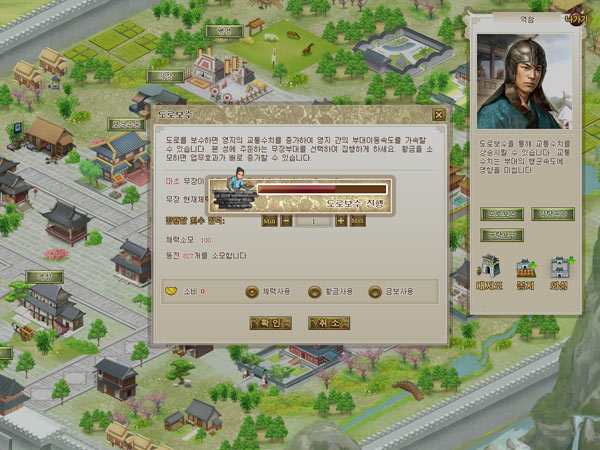Confirm the road repair with 확인
Viewport: 600px width, 450px height.
click(x=269, y=322)
